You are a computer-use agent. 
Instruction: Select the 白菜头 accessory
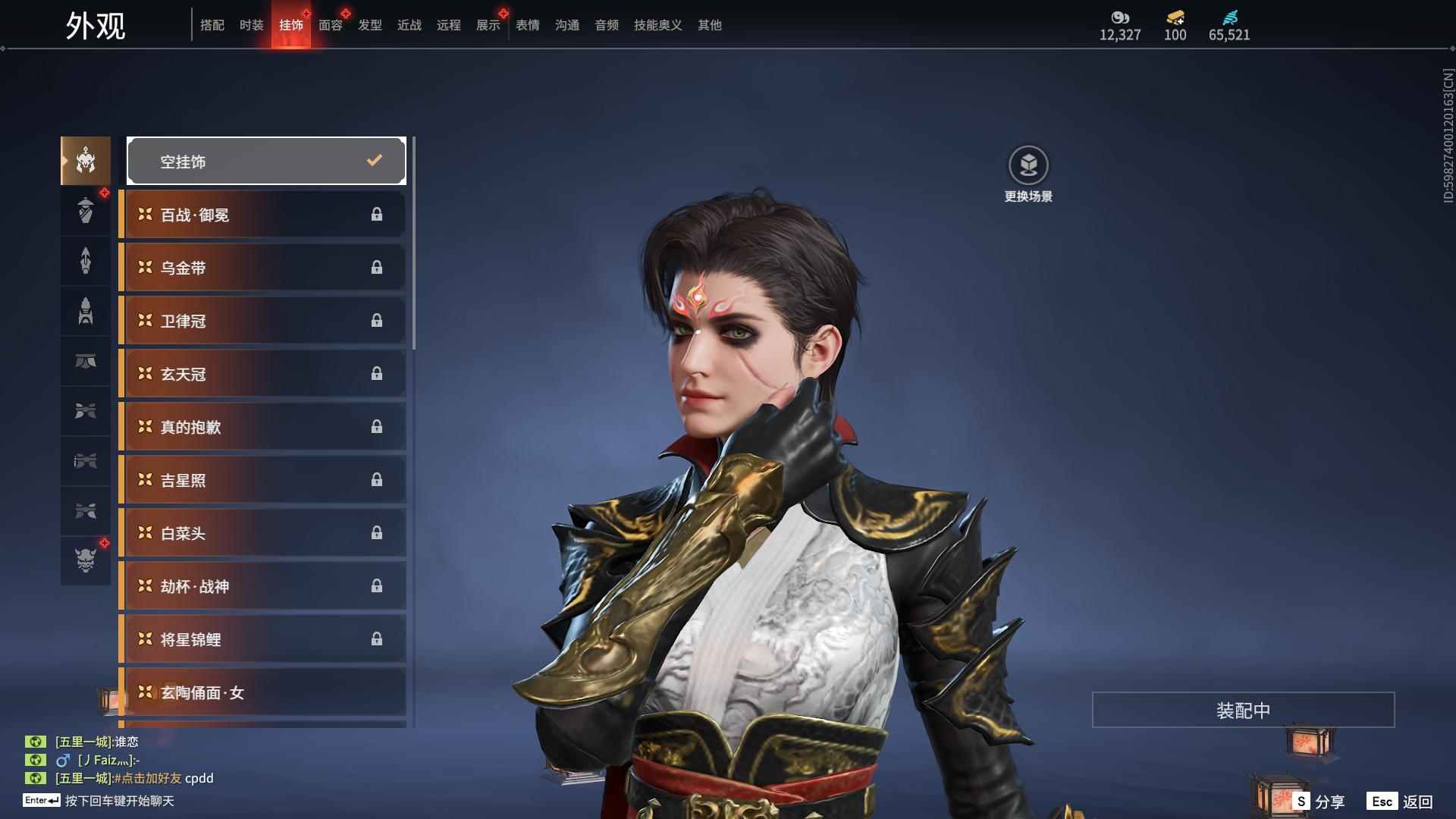[263, 533]
